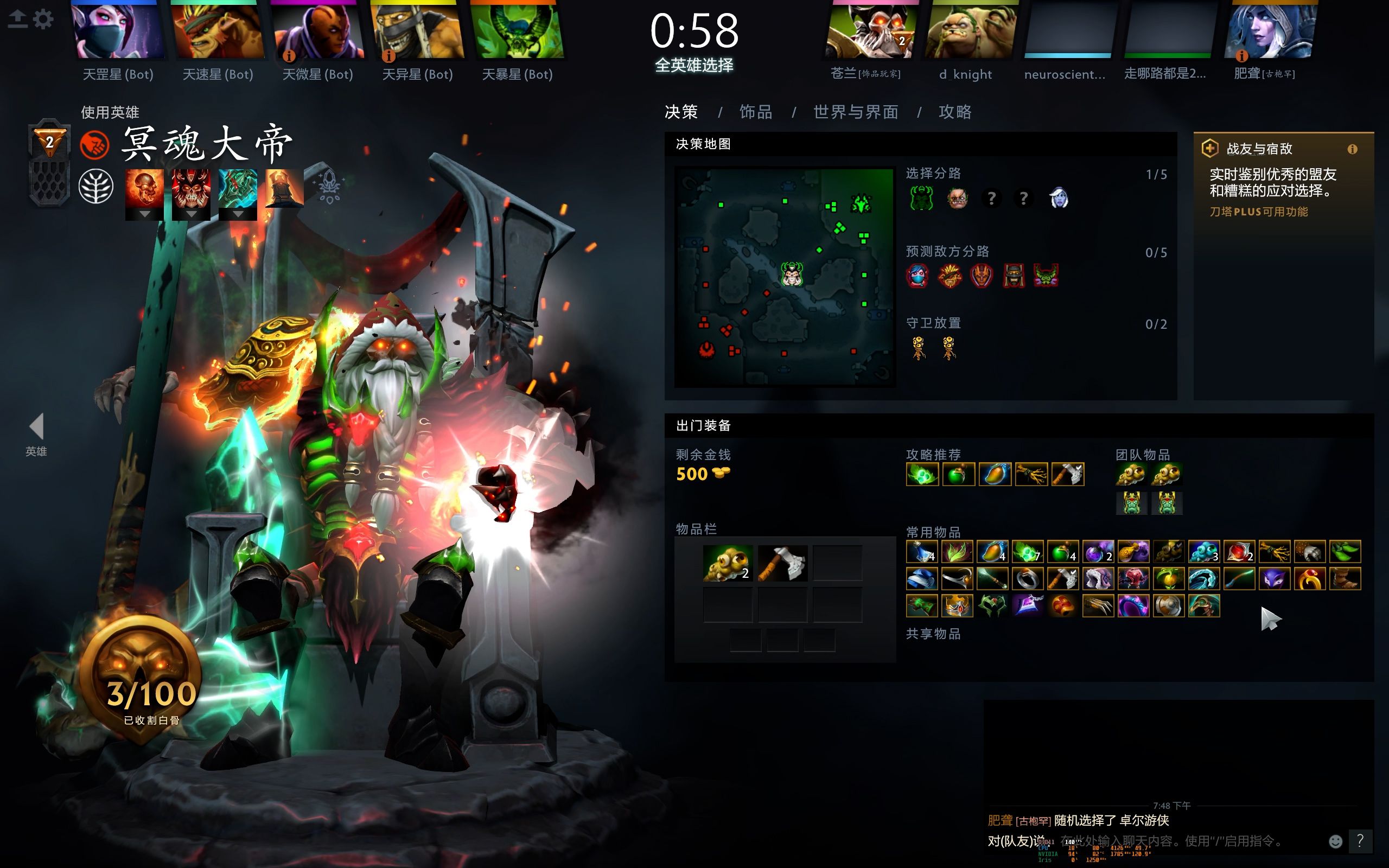Click the 刀塔PLUS可用功能 link
Image resolution: width=1389 pixels, height=868 pixels.
[x=1257, y=211]
